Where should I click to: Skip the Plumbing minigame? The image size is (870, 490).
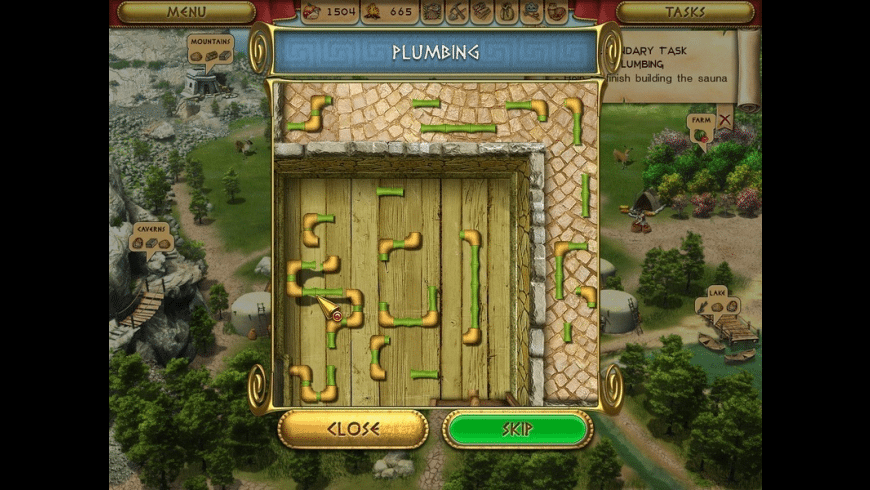(x=517, y=429)
